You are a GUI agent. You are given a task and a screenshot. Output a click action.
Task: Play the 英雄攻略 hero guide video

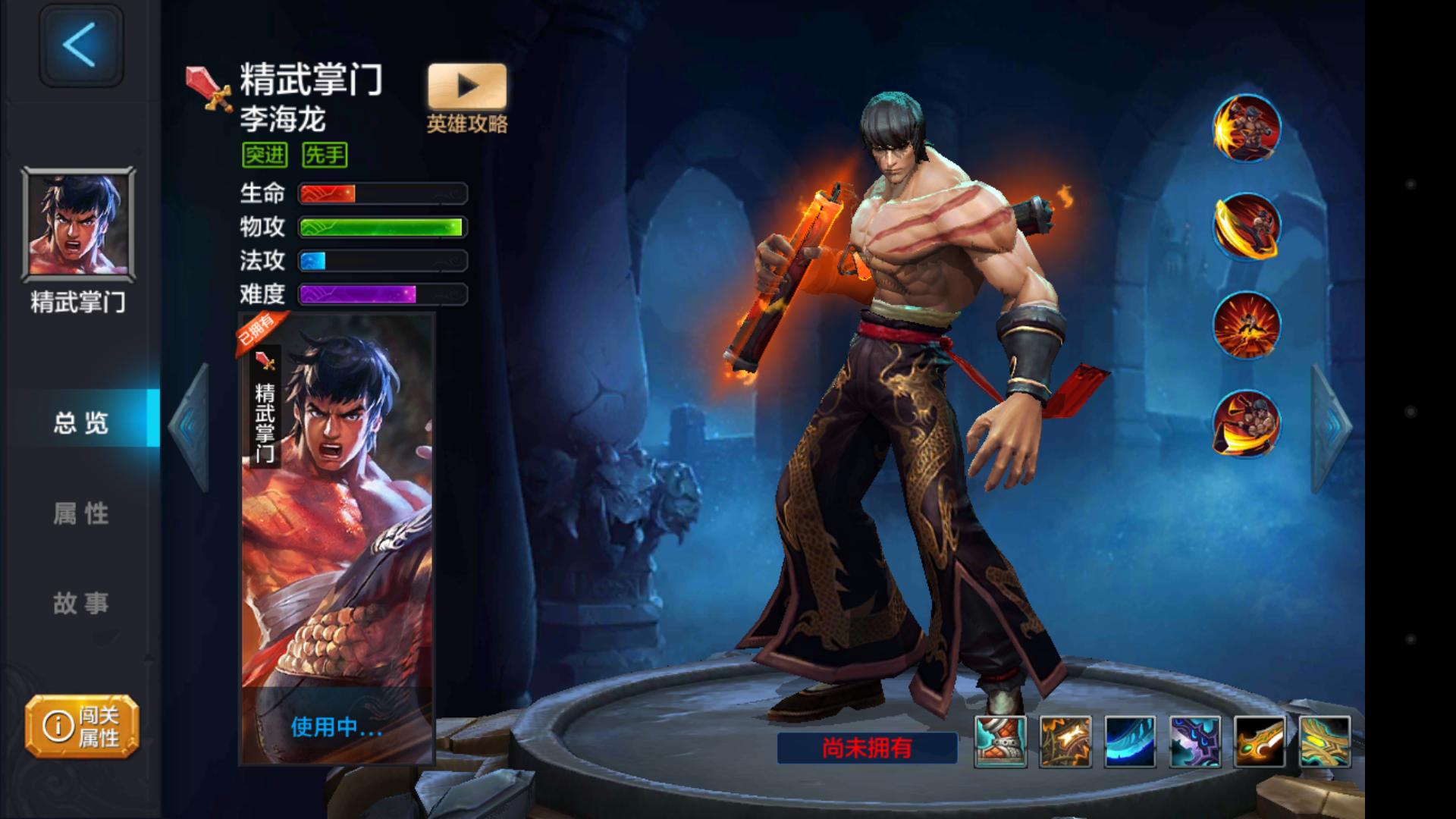pyautogui.click(x=467, y=86)
